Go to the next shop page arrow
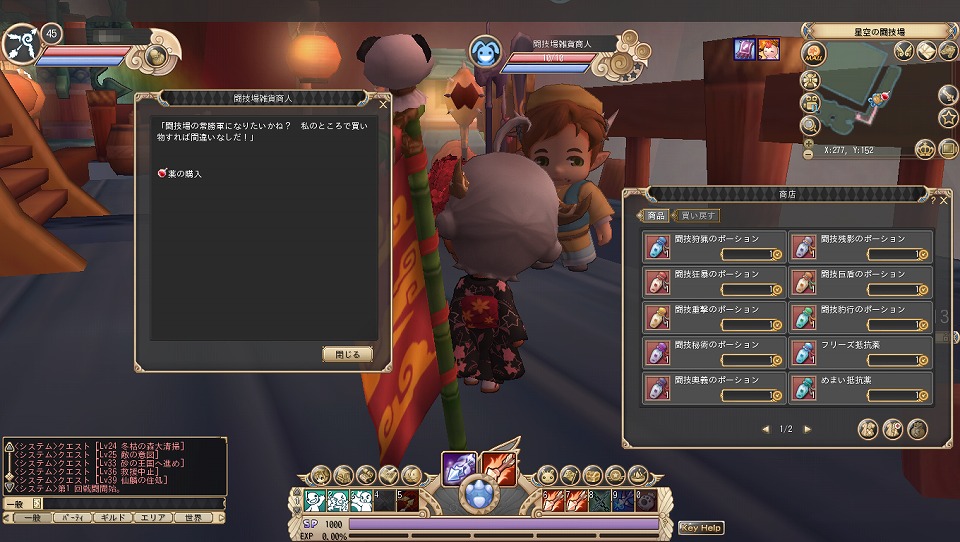This screenshot has height=542, width=960. (x=808, y=429)
